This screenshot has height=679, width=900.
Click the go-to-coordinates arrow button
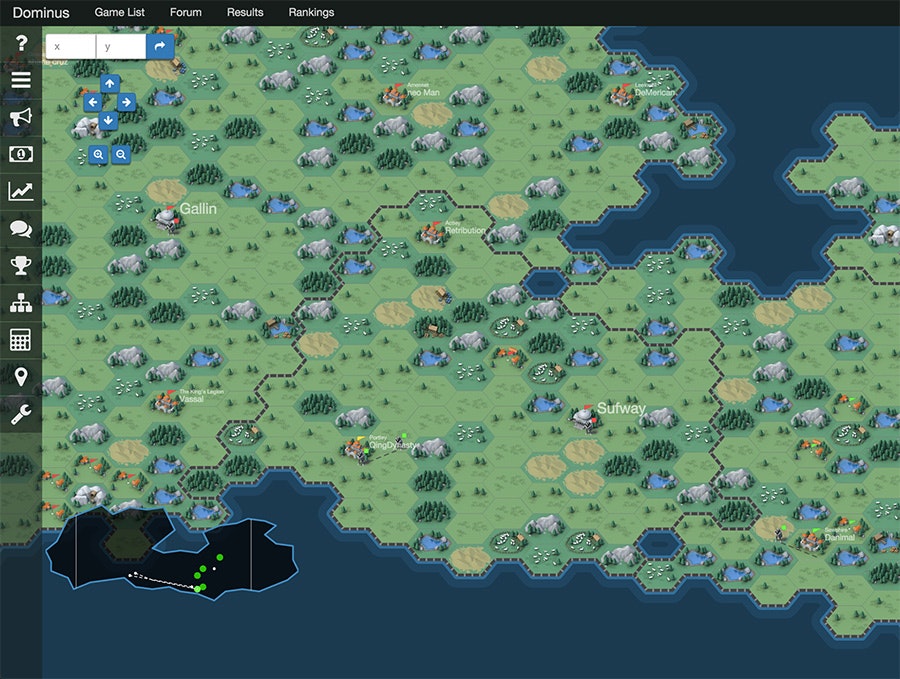(x=160, y=46)
